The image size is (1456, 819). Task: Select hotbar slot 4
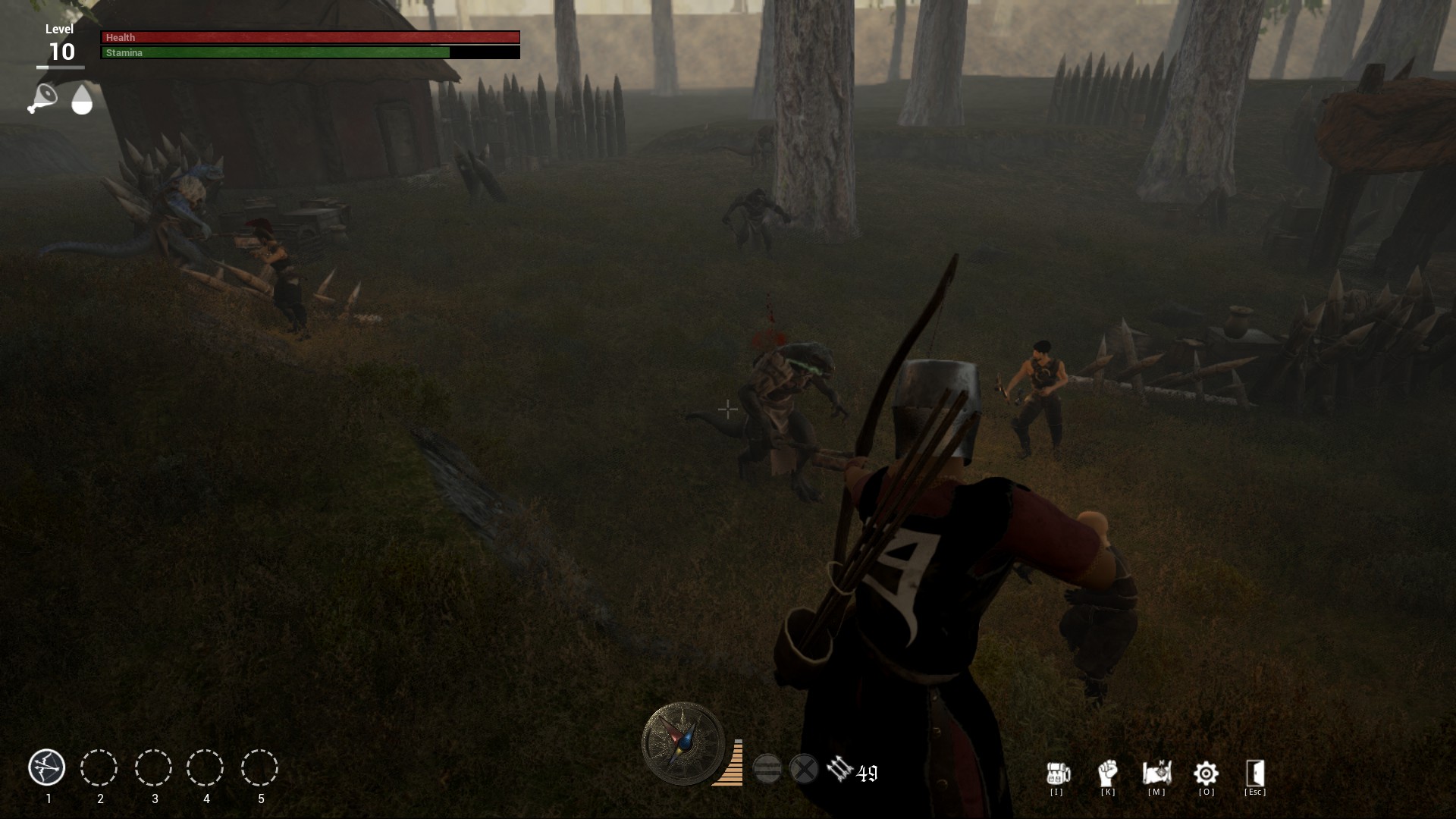point(207,768)
